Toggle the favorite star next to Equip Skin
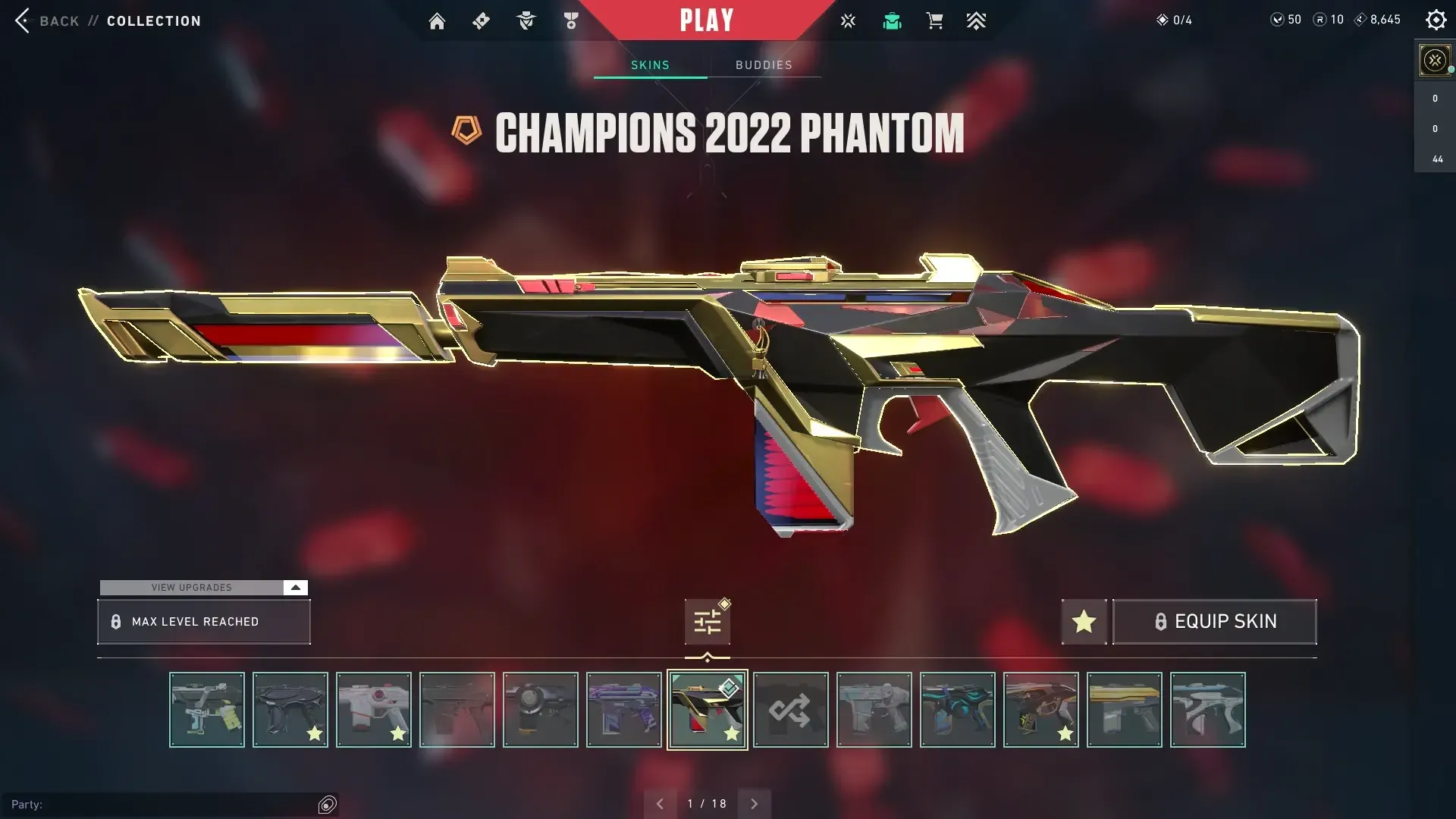Screen dimensions: 1456x819 [x=1084, y=621]
